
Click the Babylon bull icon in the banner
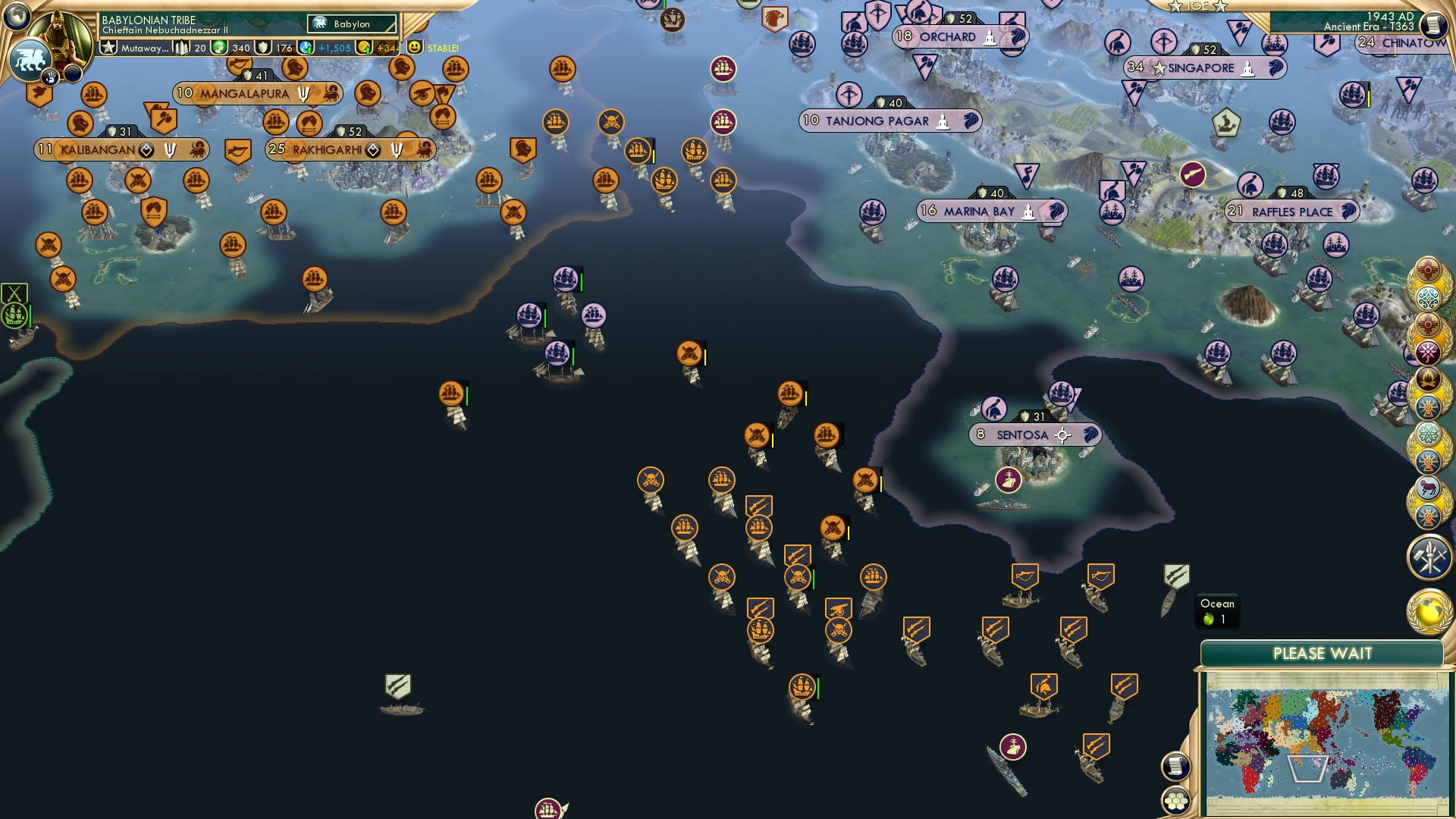coord(319,24)
